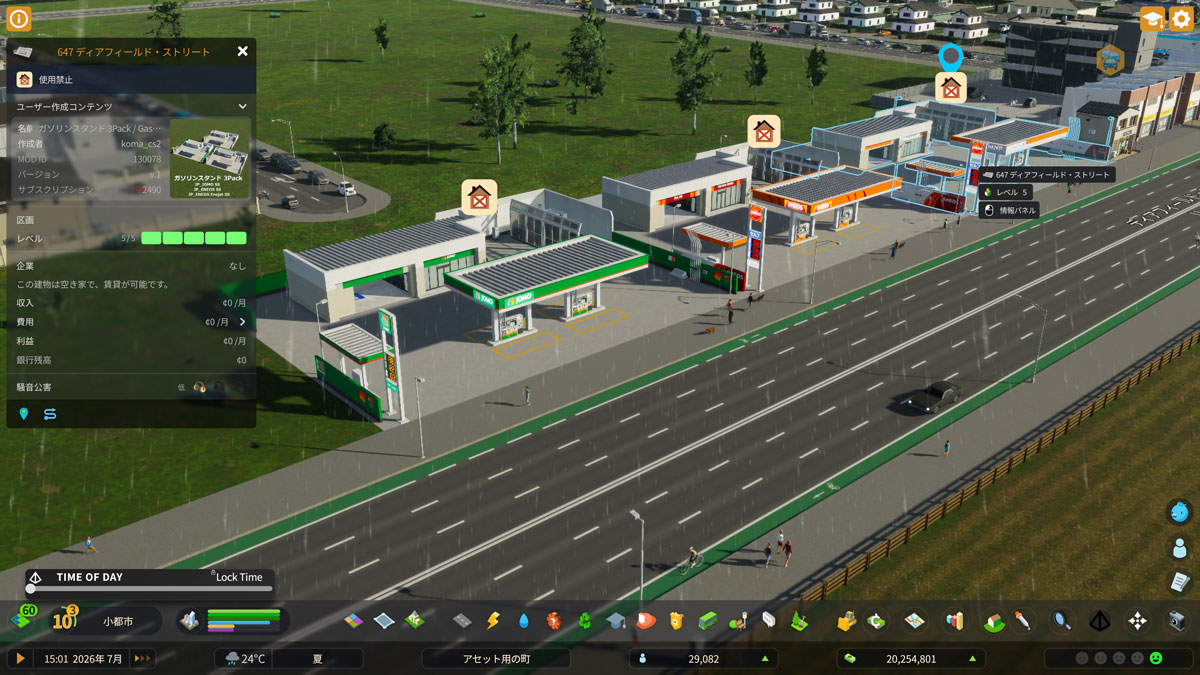
Task: Close the 647 Deerfield Street info panel
Action: [242, 51]
